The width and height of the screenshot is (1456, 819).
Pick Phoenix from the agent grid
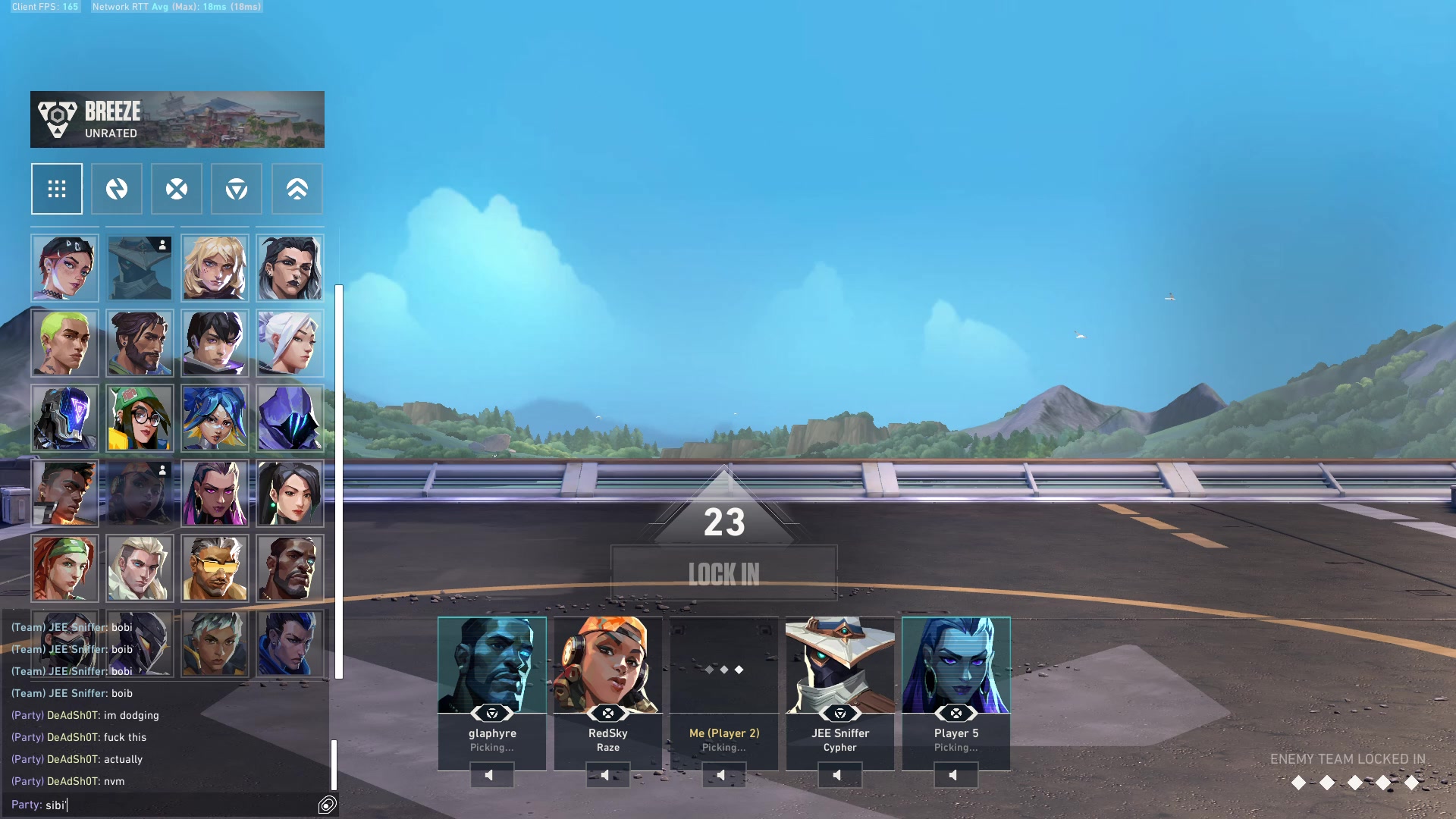point(64,494)
